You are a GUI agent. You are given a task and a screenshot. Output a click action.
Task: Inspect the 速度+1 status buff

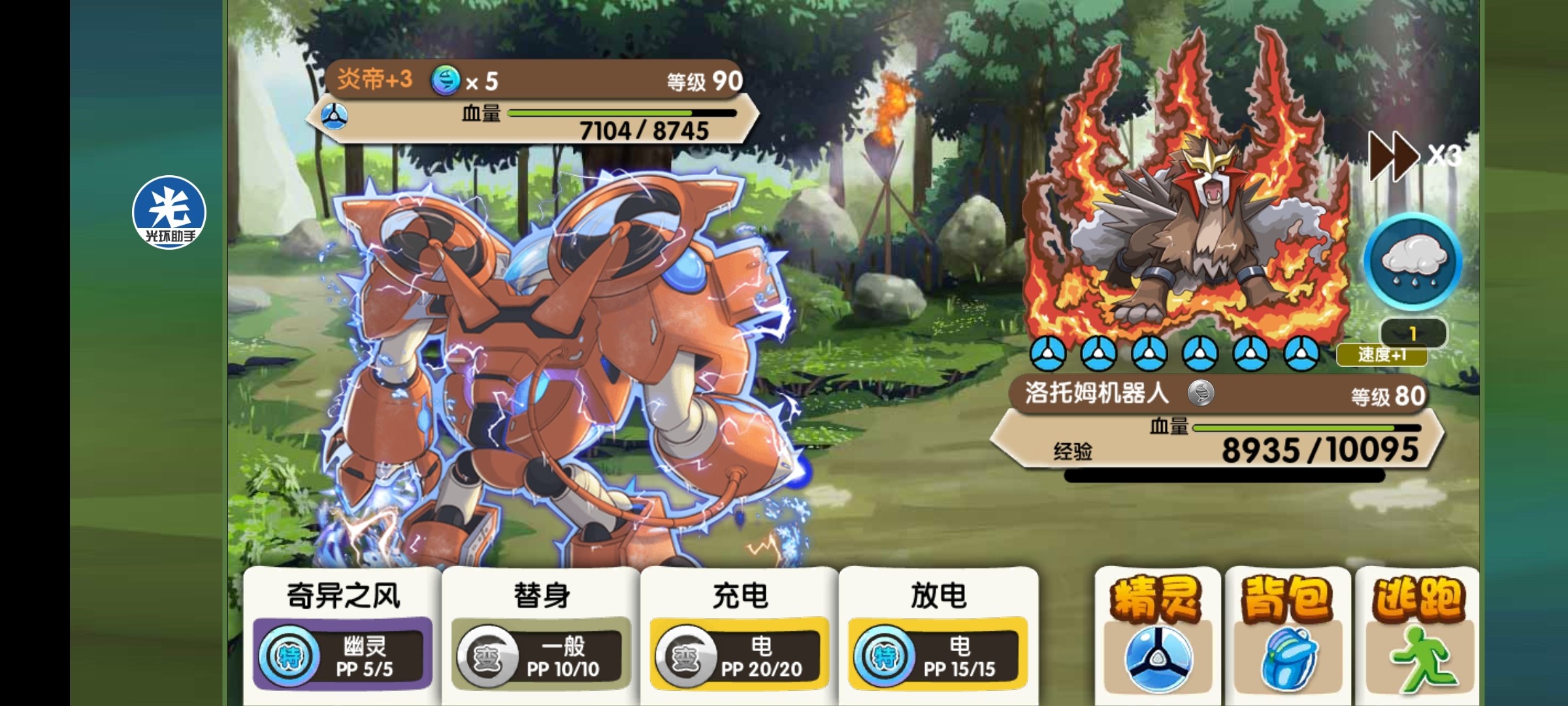point(1382,355)
